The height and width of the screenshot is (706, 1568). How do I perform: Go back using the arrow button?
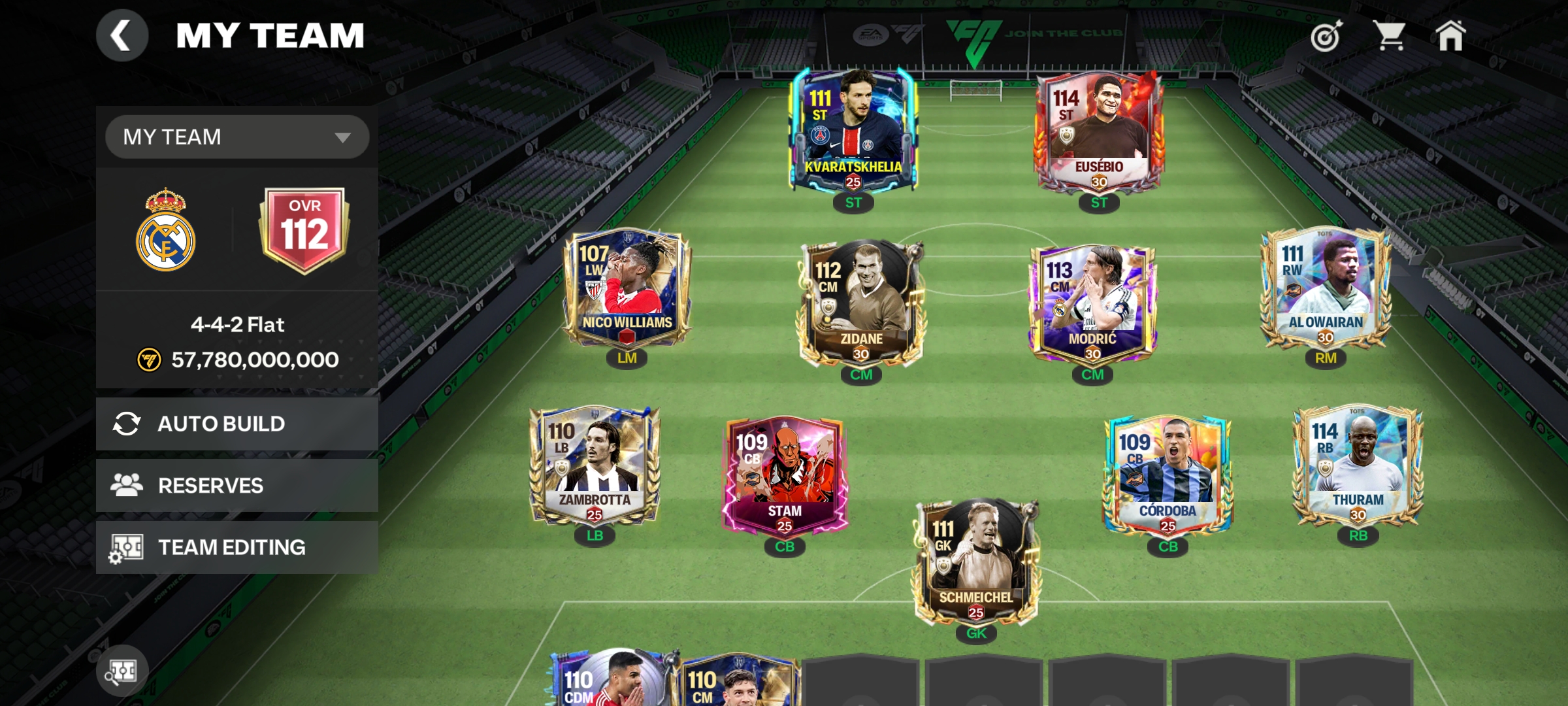click(122, 36)
